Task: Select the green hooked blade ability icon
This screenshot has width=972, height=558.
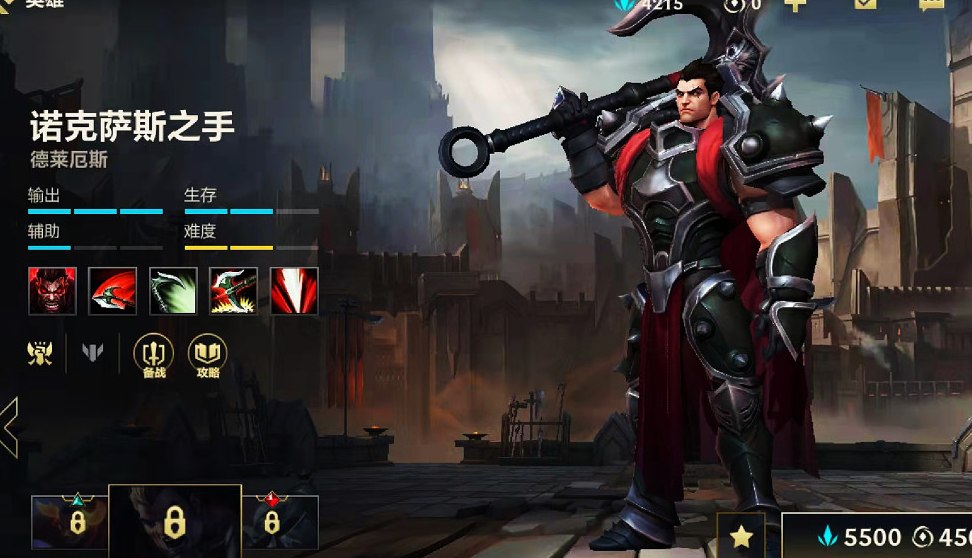Action: [173, 291]
